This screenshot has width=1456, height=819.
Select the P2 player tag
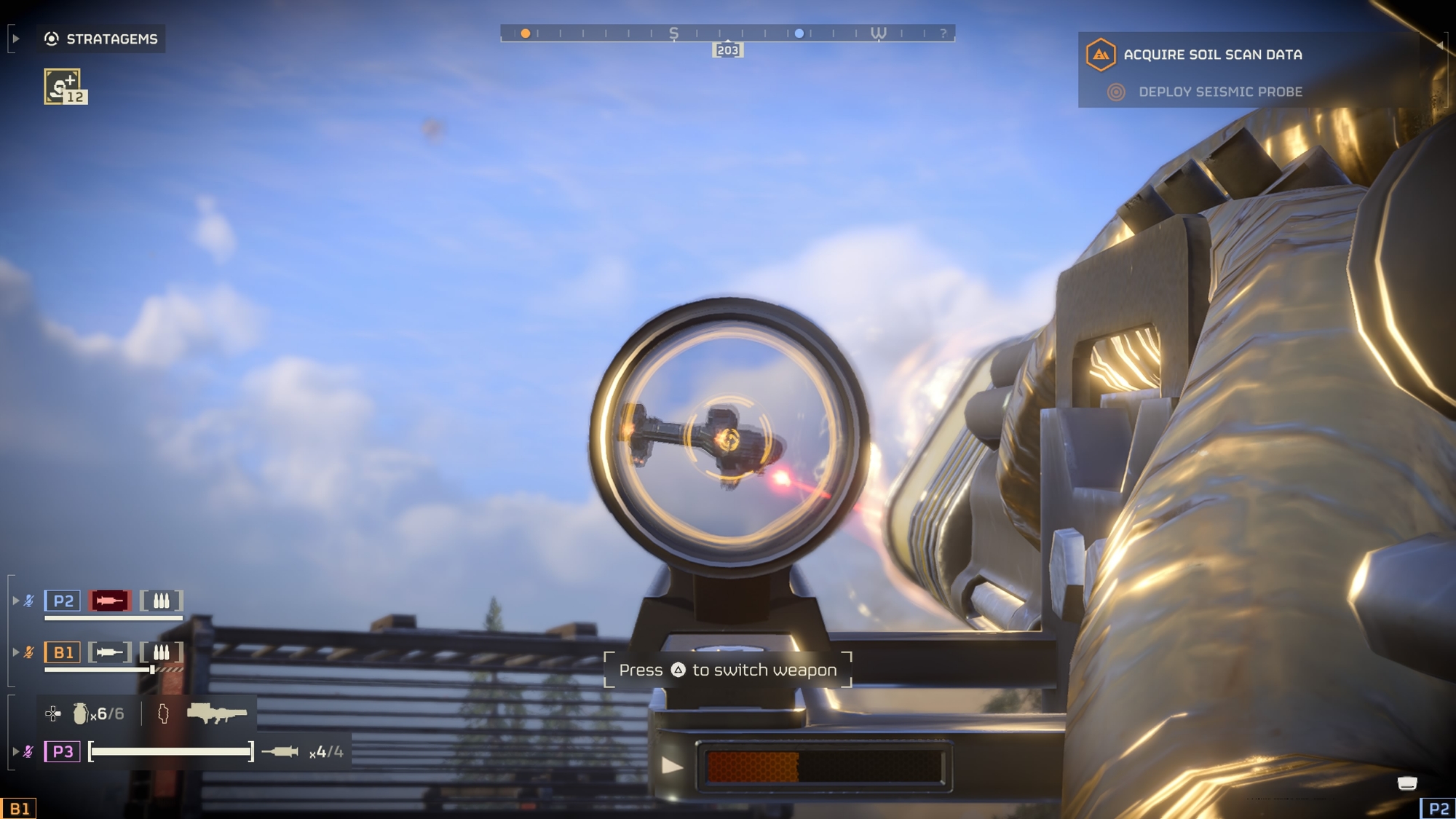(x=63, y=601)
